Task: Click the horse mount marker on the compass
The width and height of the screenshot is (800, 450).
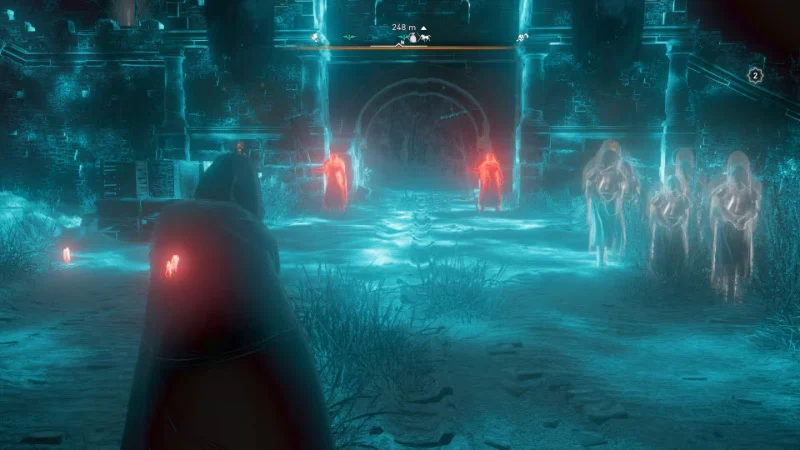Action: pyautogui.click(x=423, y=39)
